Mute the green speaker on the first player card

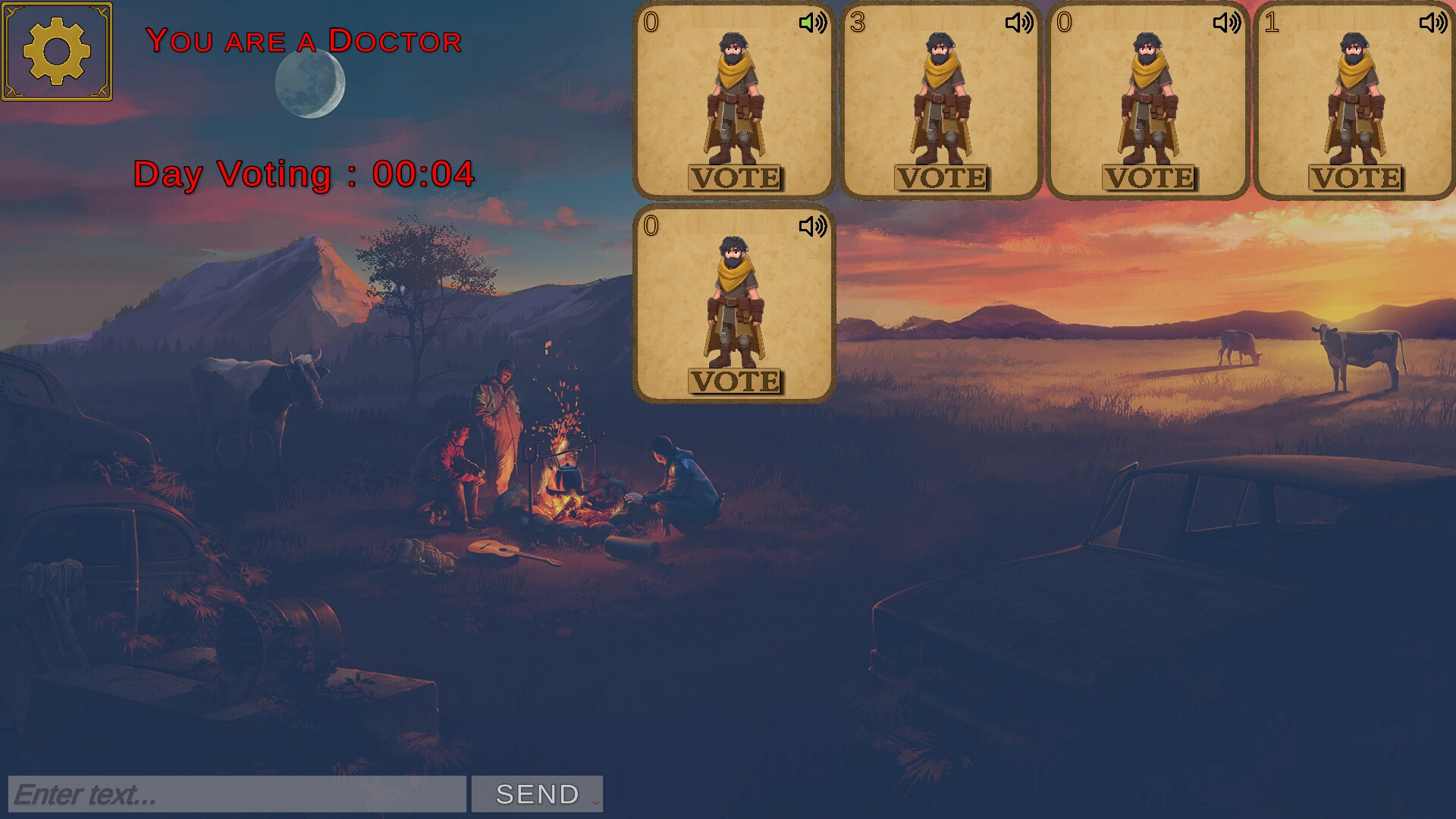pos(812,23)
